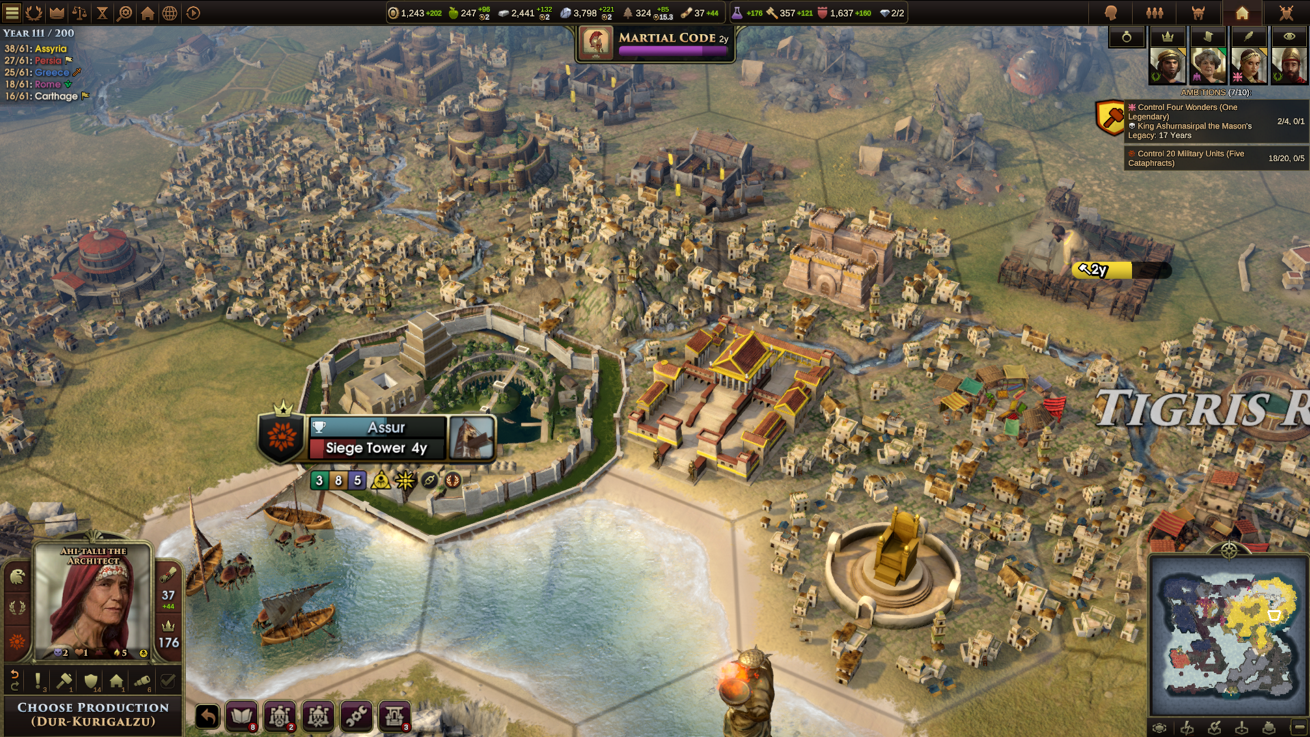Open the crown panel in top toolbar
The width and height of the screenshot is (1310, 737).
(57, 13)
